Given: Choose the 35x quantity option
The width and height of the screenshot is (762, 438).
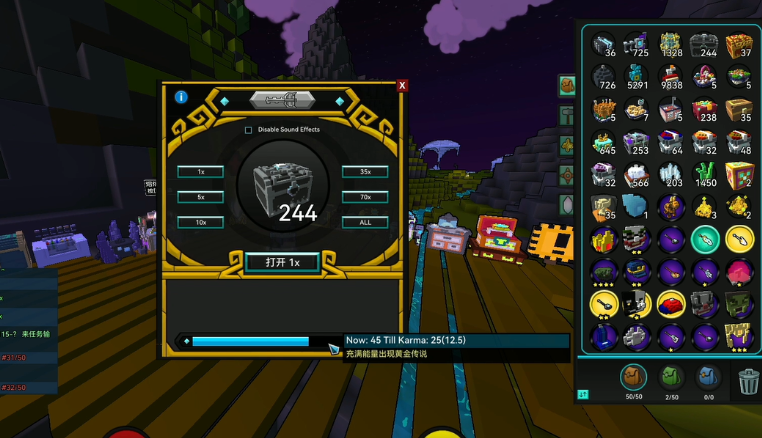Looking at the screenshot, I should tap(364, 171).
